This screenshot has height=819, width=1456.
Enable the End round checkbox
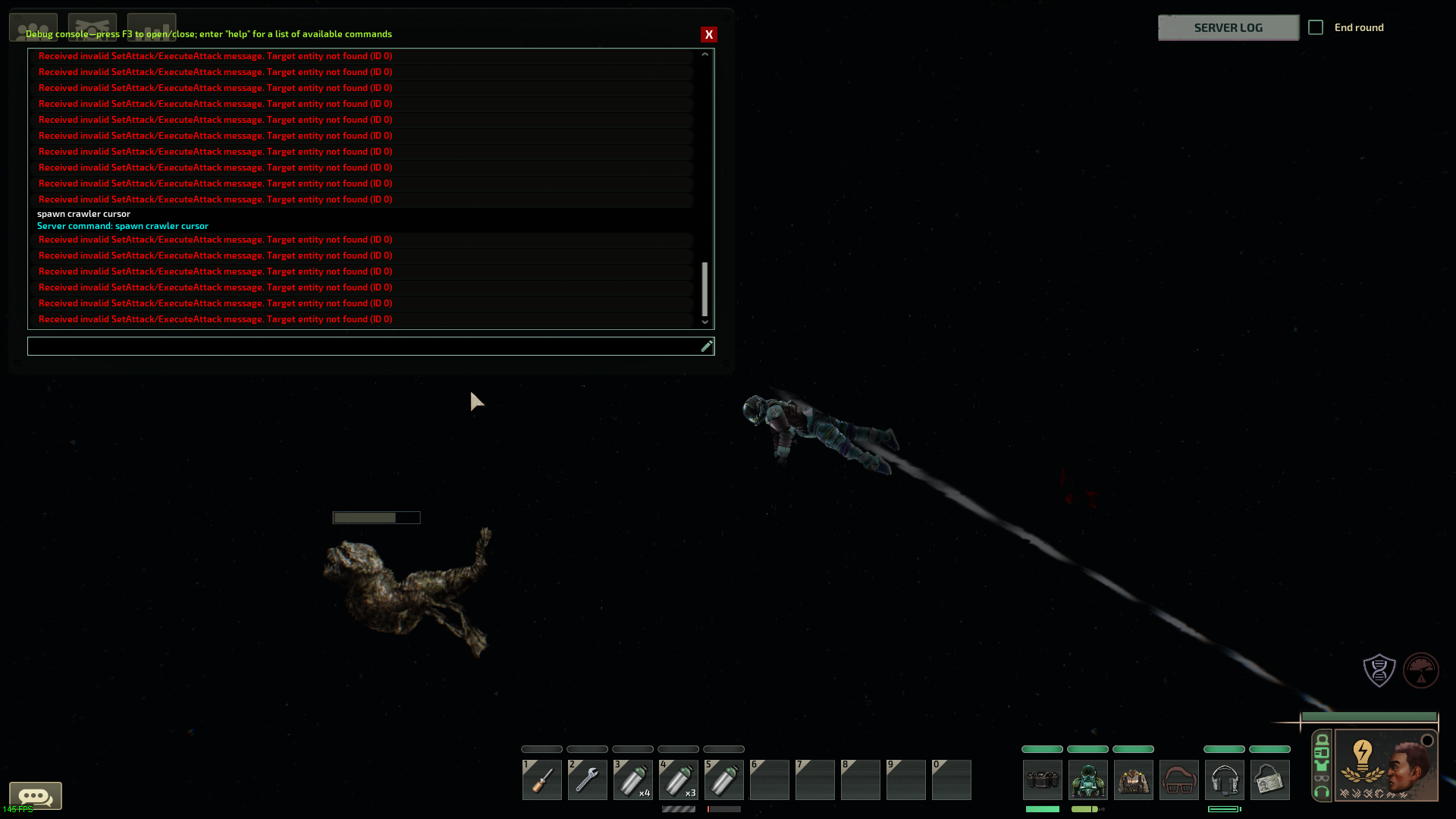[x=1316, y=27]
